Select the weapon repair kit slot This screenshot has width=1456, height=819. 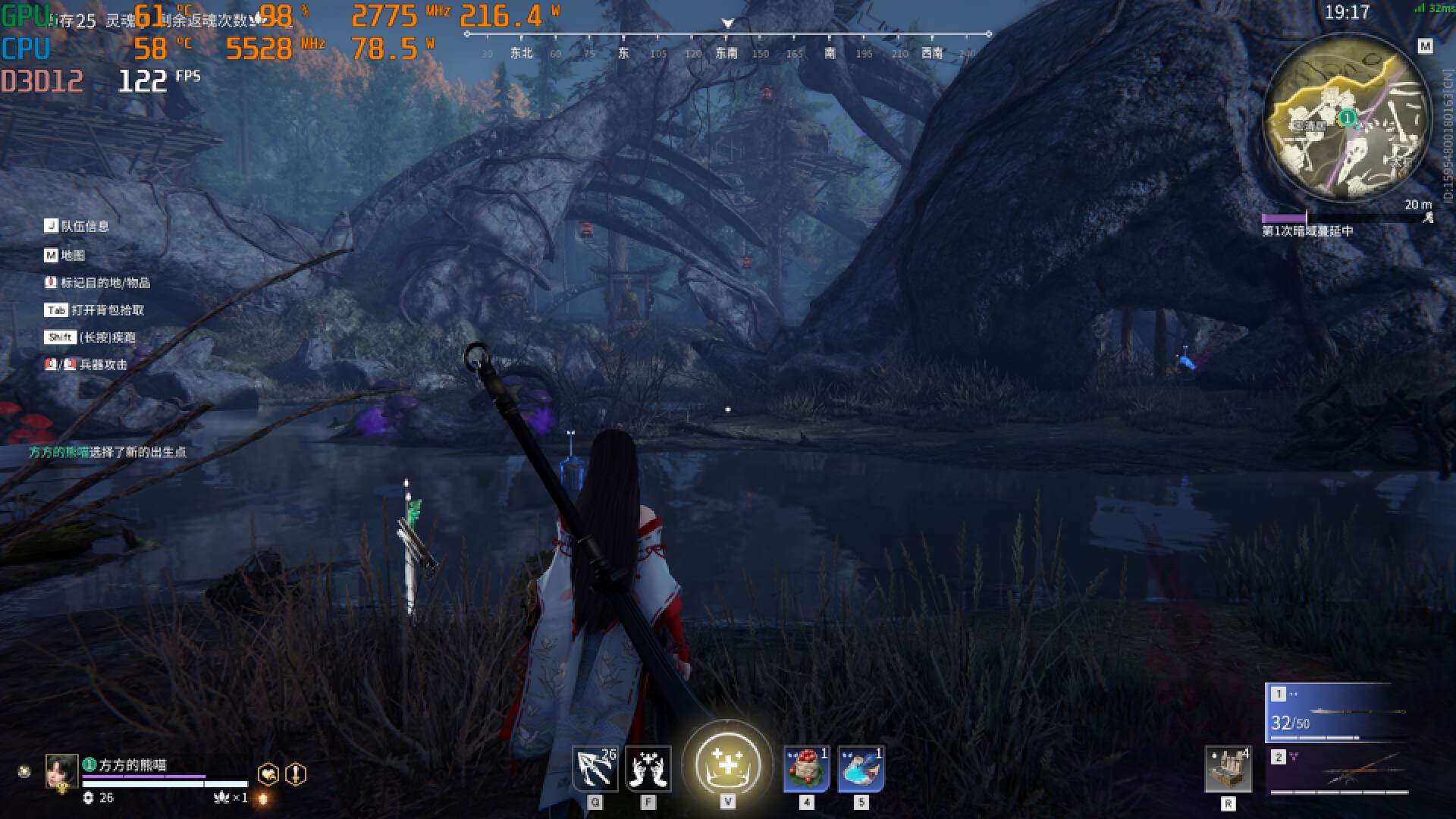[x=1228, y=769]
